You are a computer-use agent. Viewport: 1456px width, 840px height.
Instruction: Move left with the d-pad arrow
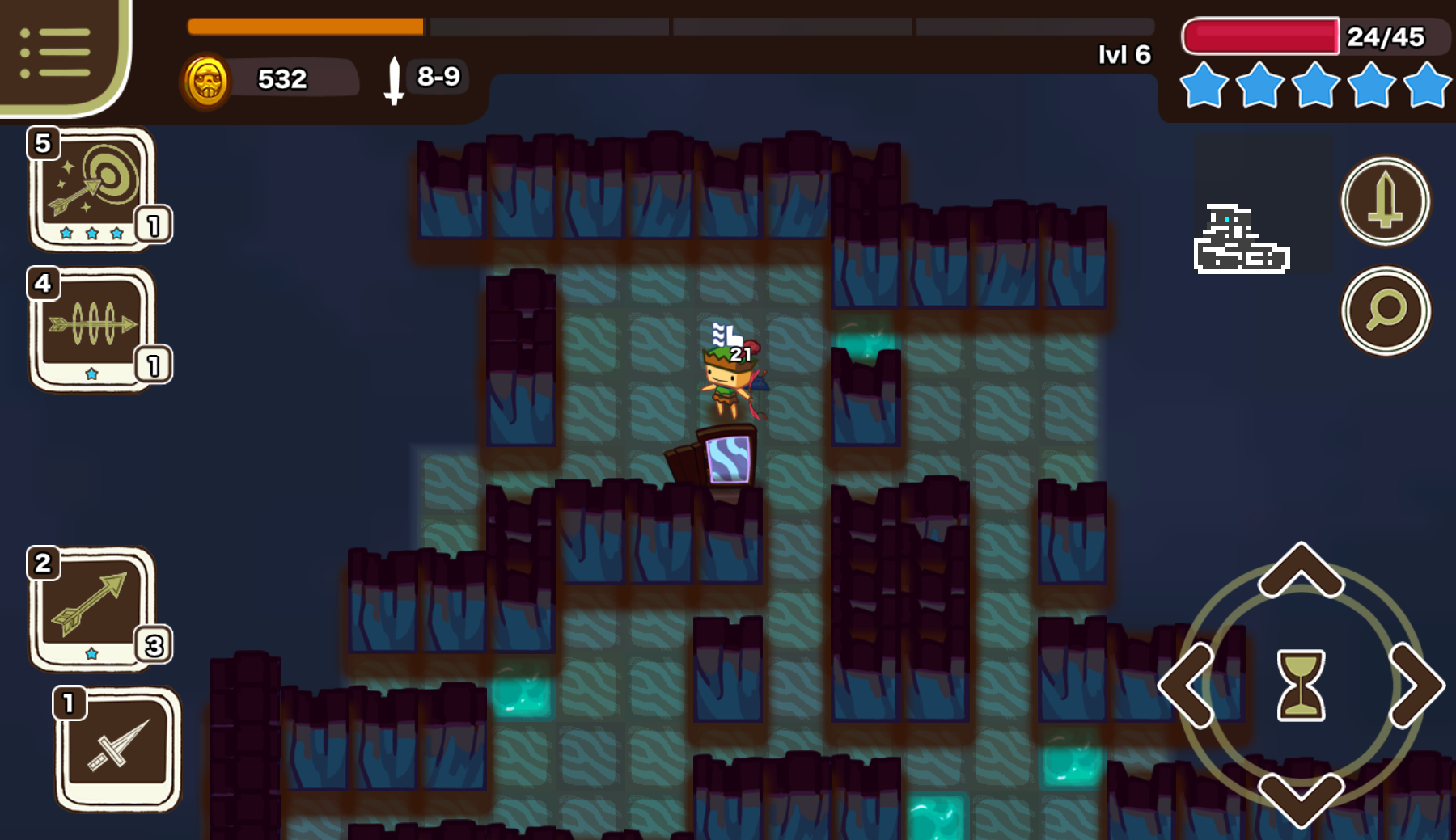[x=1187, y=686]
